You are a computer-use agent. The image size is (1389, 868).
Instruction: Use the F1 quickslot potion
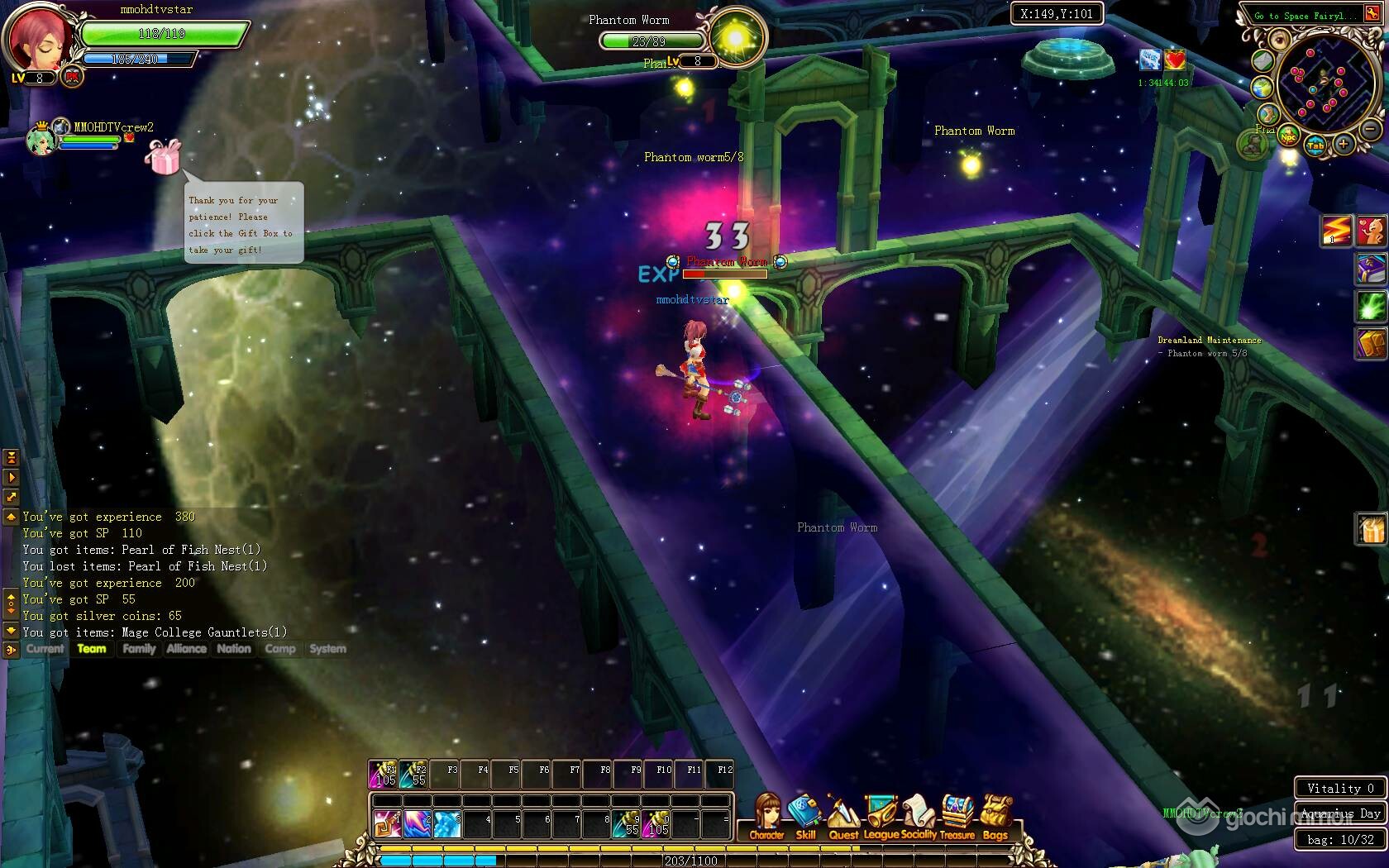pyautogui.click(x=383, y=774)
